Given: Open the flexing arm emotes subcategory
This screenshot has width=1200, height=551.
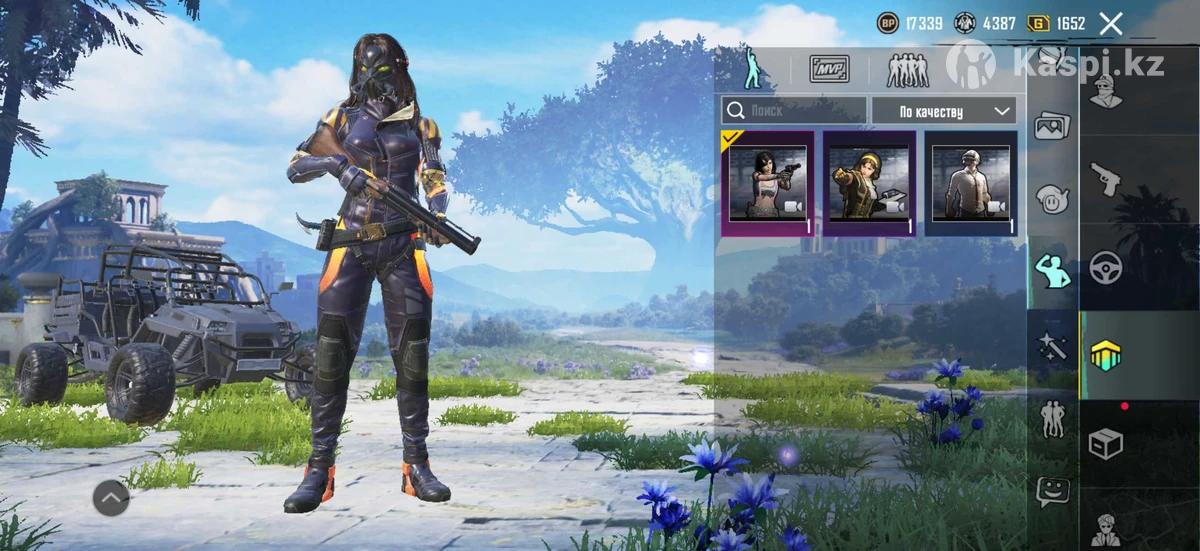Looking at the screenshot, I should (x=1051, y=271).
